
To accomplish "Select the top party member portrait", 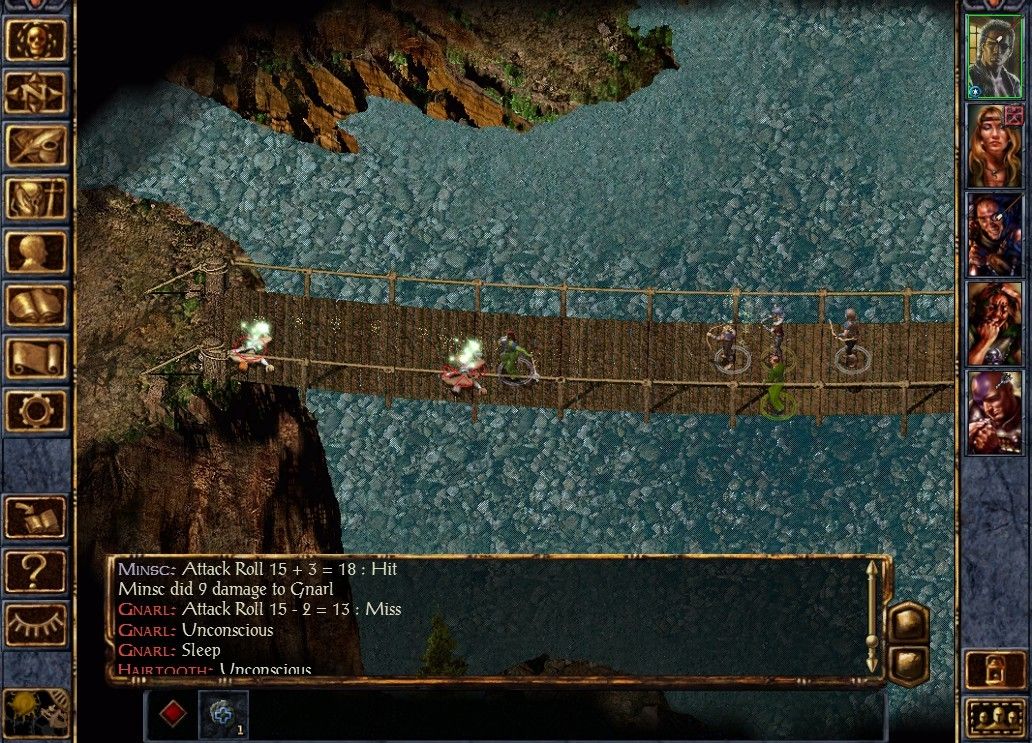I will tap(994, 58).
